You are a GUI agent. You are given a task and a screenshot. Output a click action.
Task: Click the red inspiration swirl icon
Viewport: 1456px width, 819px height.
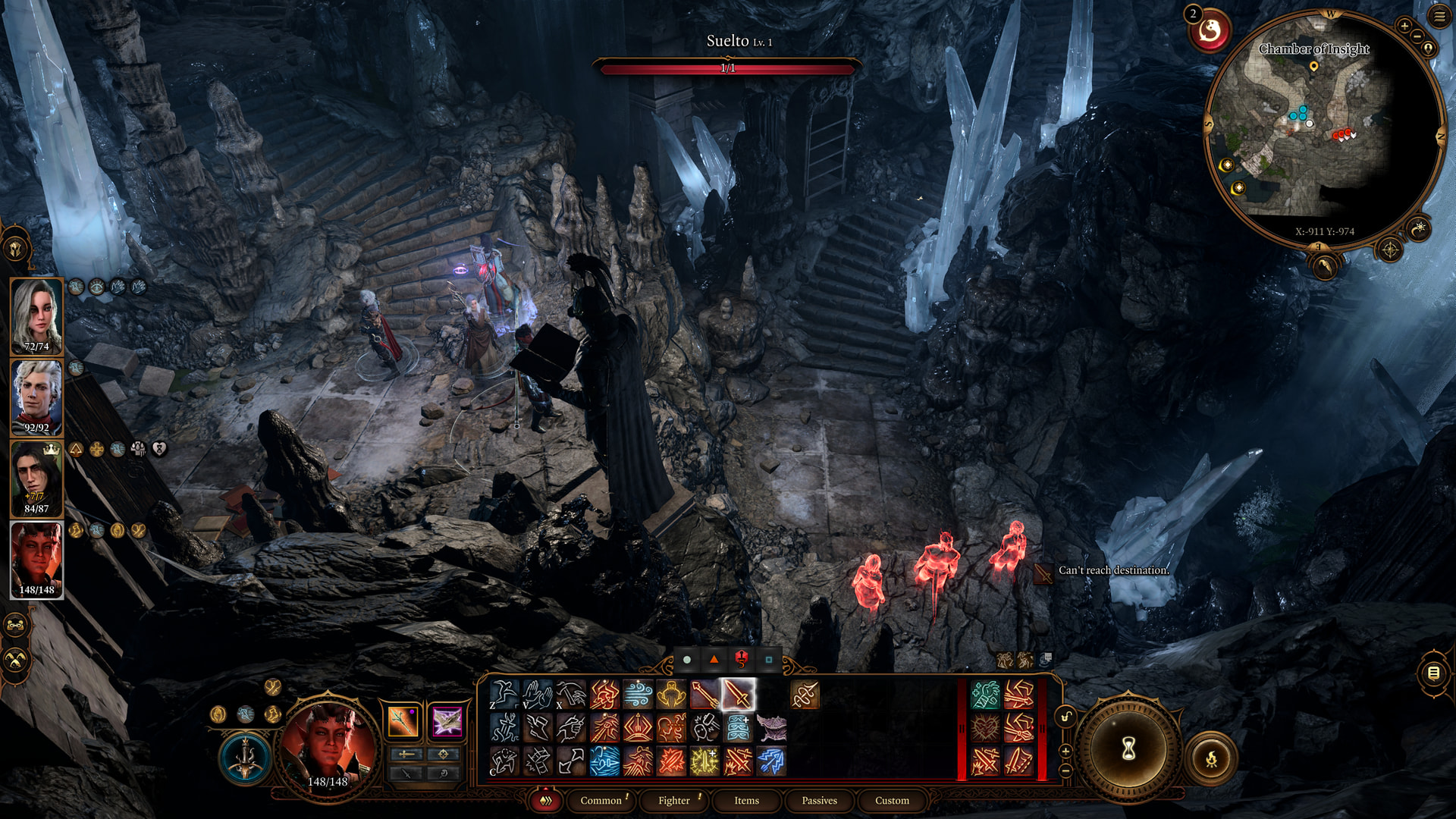[x=1210, y=31]
